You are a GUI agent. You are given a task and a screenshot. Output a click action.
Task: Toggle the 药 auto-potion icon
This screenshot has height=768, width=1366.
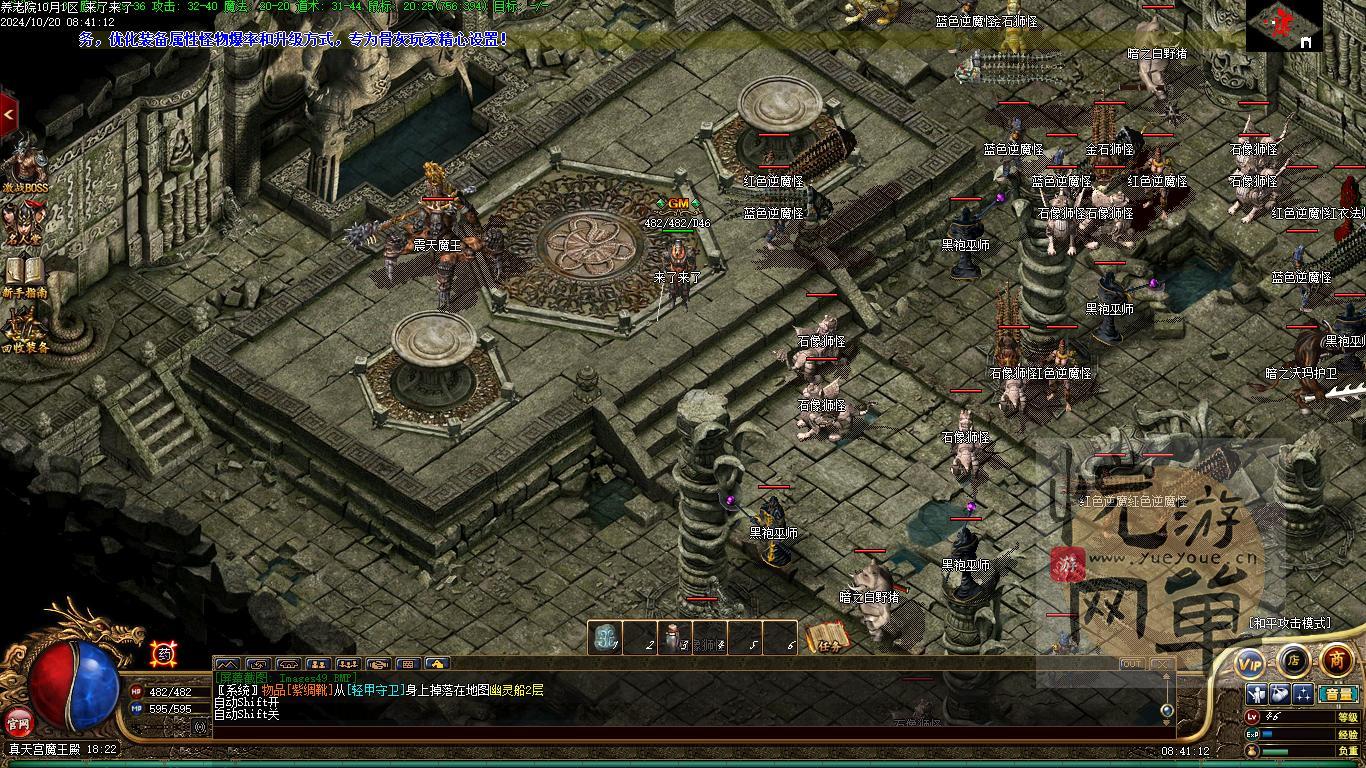tap(162, 654)
